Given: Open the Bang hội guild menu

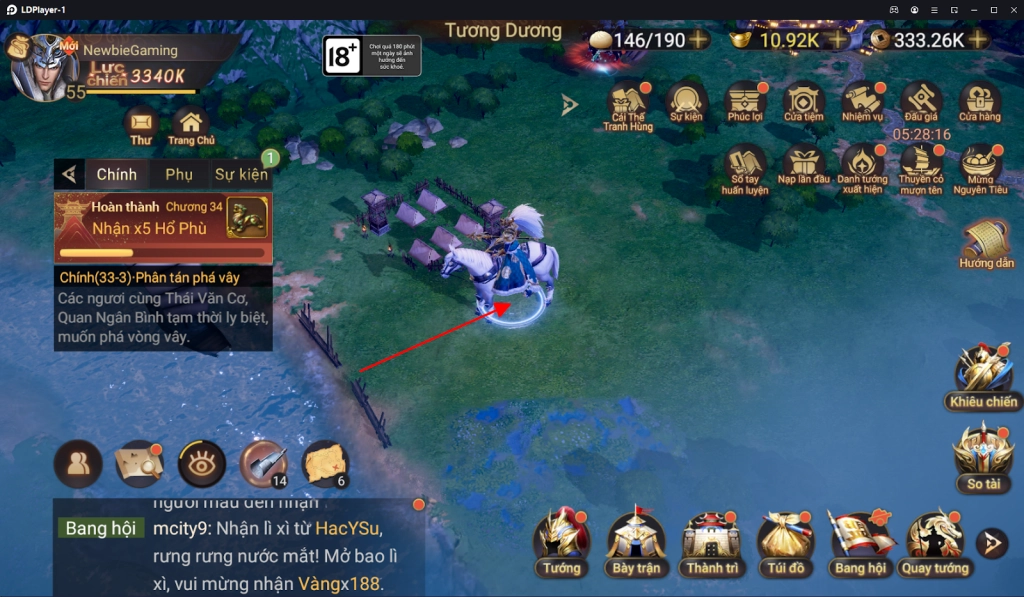Looking at the screenshot, I should click(861, 540).
